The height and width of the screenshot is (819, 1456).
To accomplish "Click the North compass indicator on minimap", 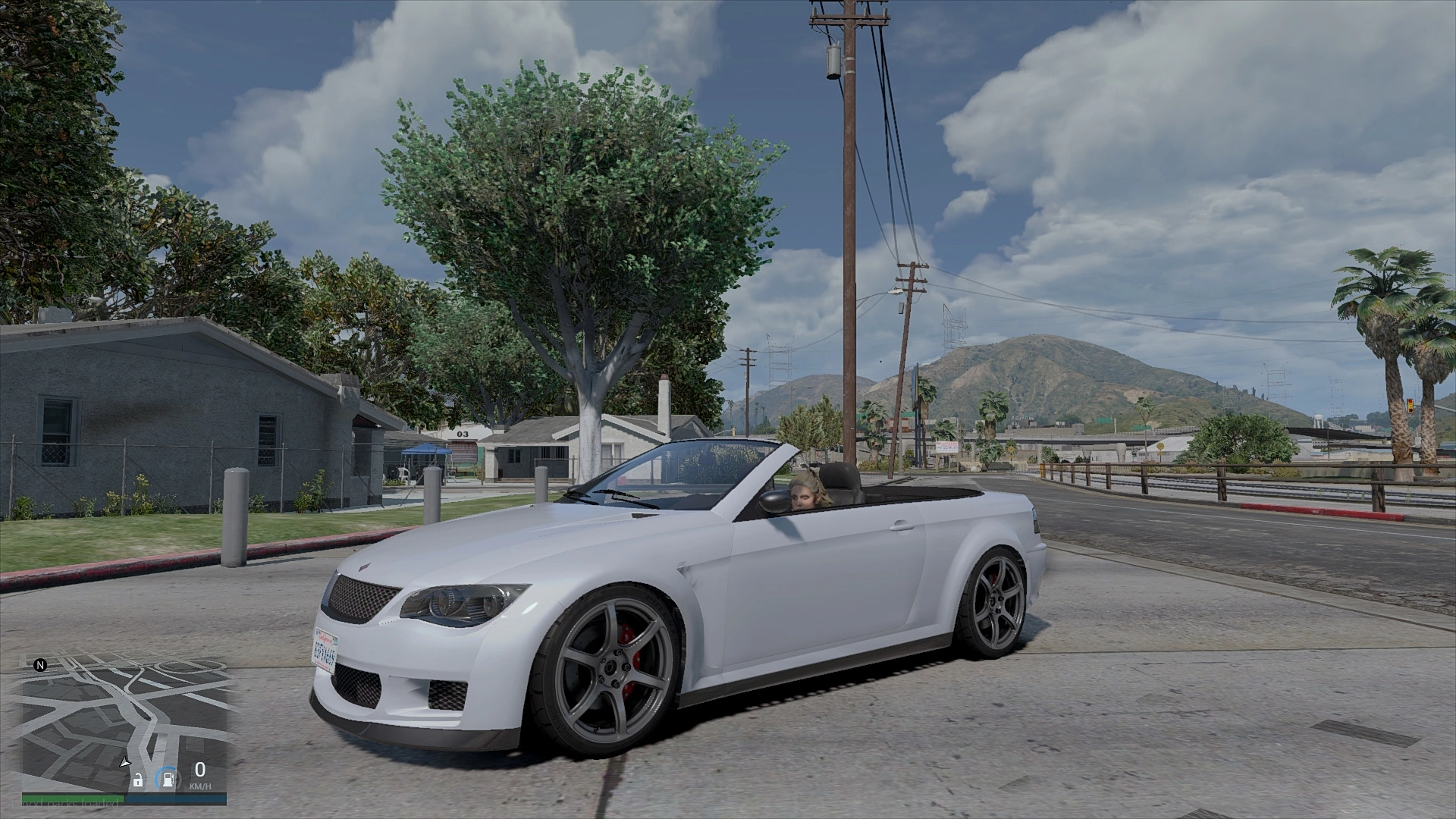I will click(40, 665).
